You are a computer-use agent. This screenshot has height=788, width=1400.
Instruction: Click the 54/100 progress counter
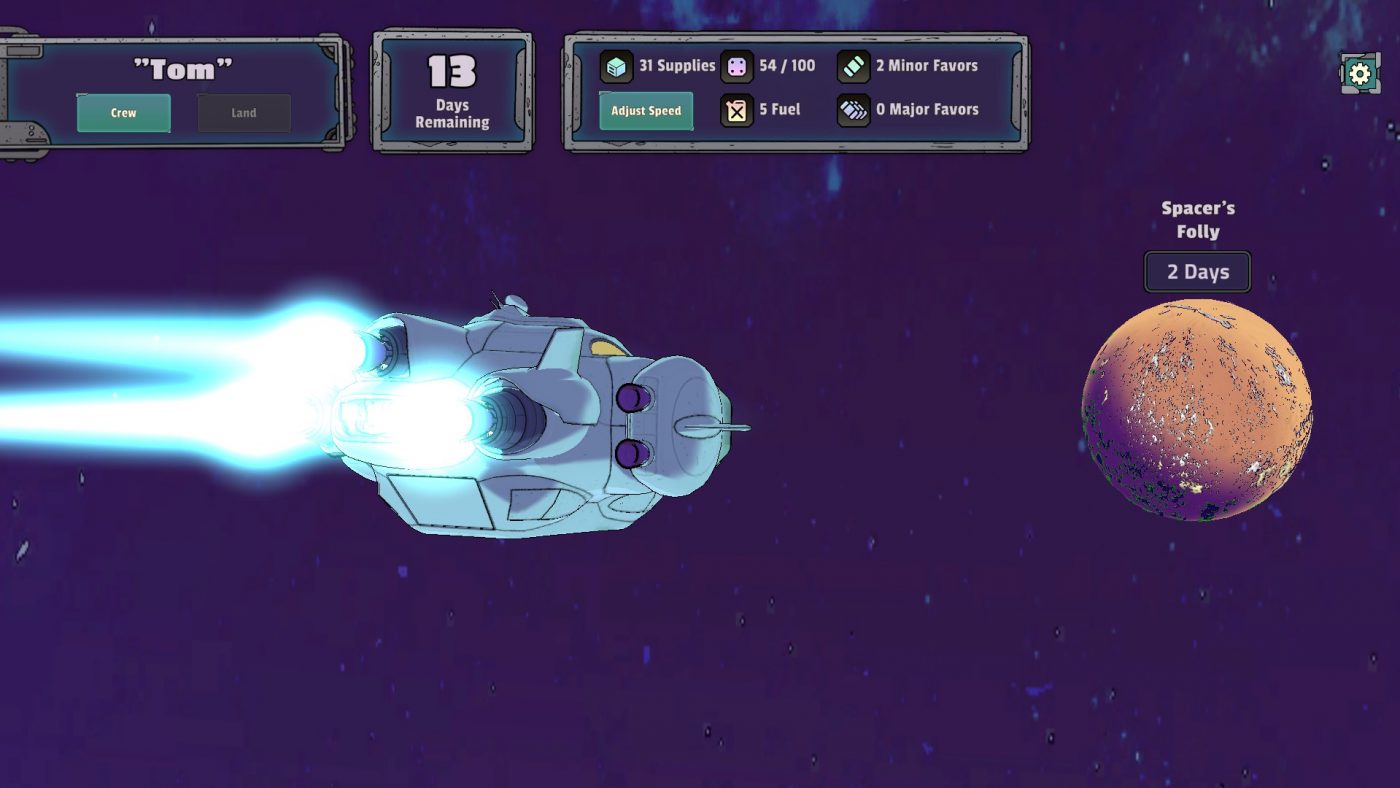(785, 65)
